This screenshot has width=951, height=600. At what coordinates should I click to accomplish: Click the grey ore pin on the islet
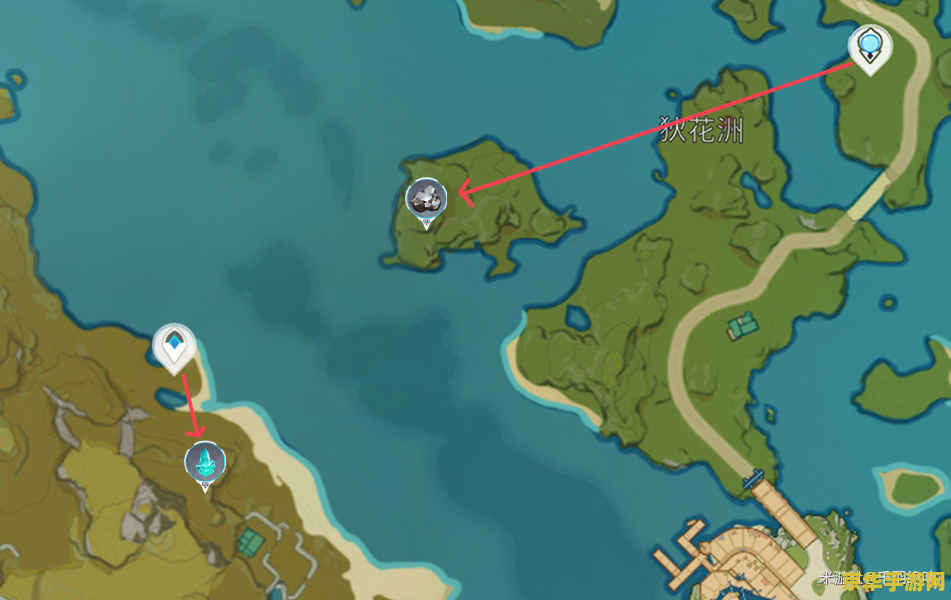point(426,199)
